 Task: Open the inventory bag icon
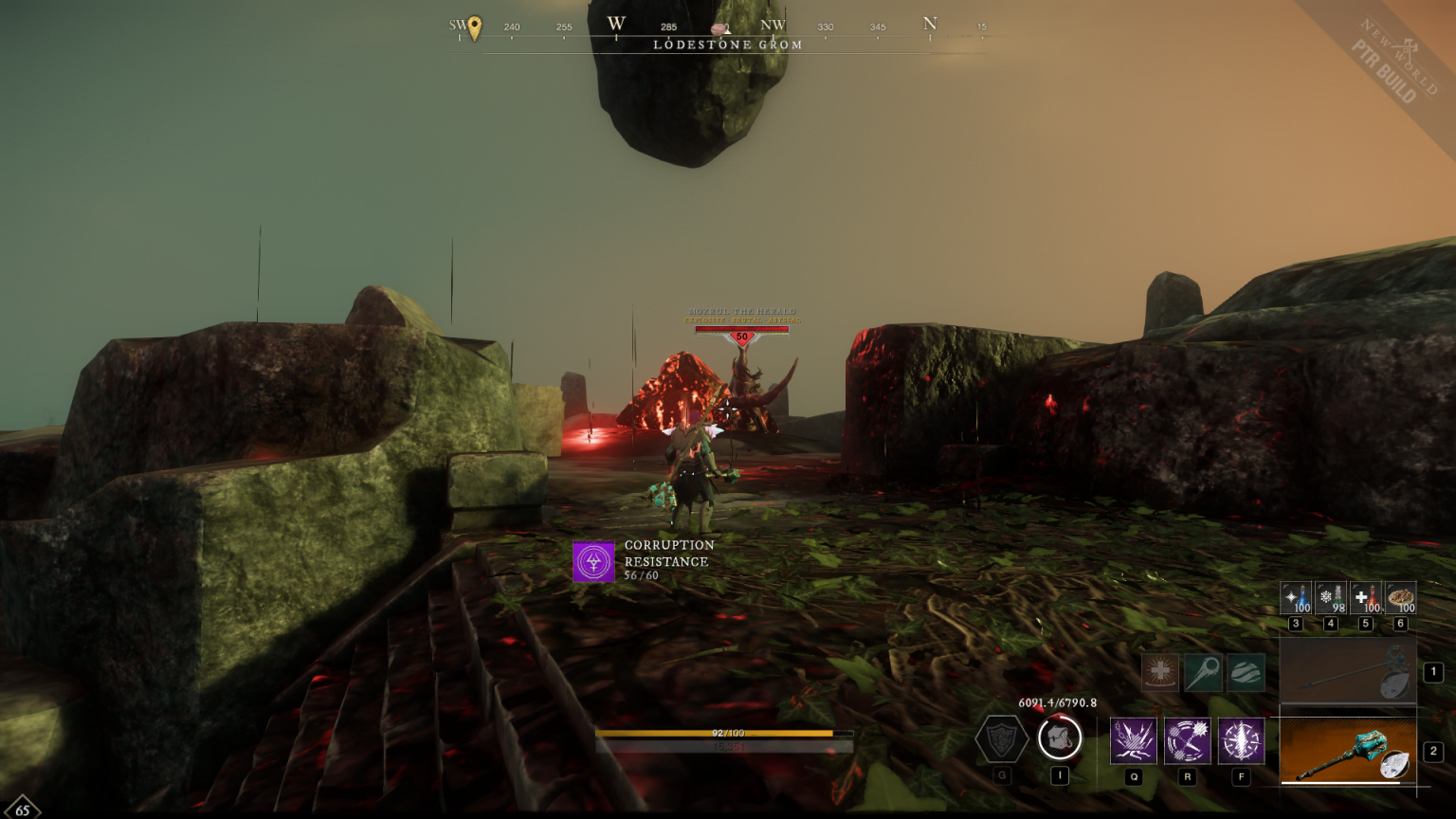(x=1060, y=737)
